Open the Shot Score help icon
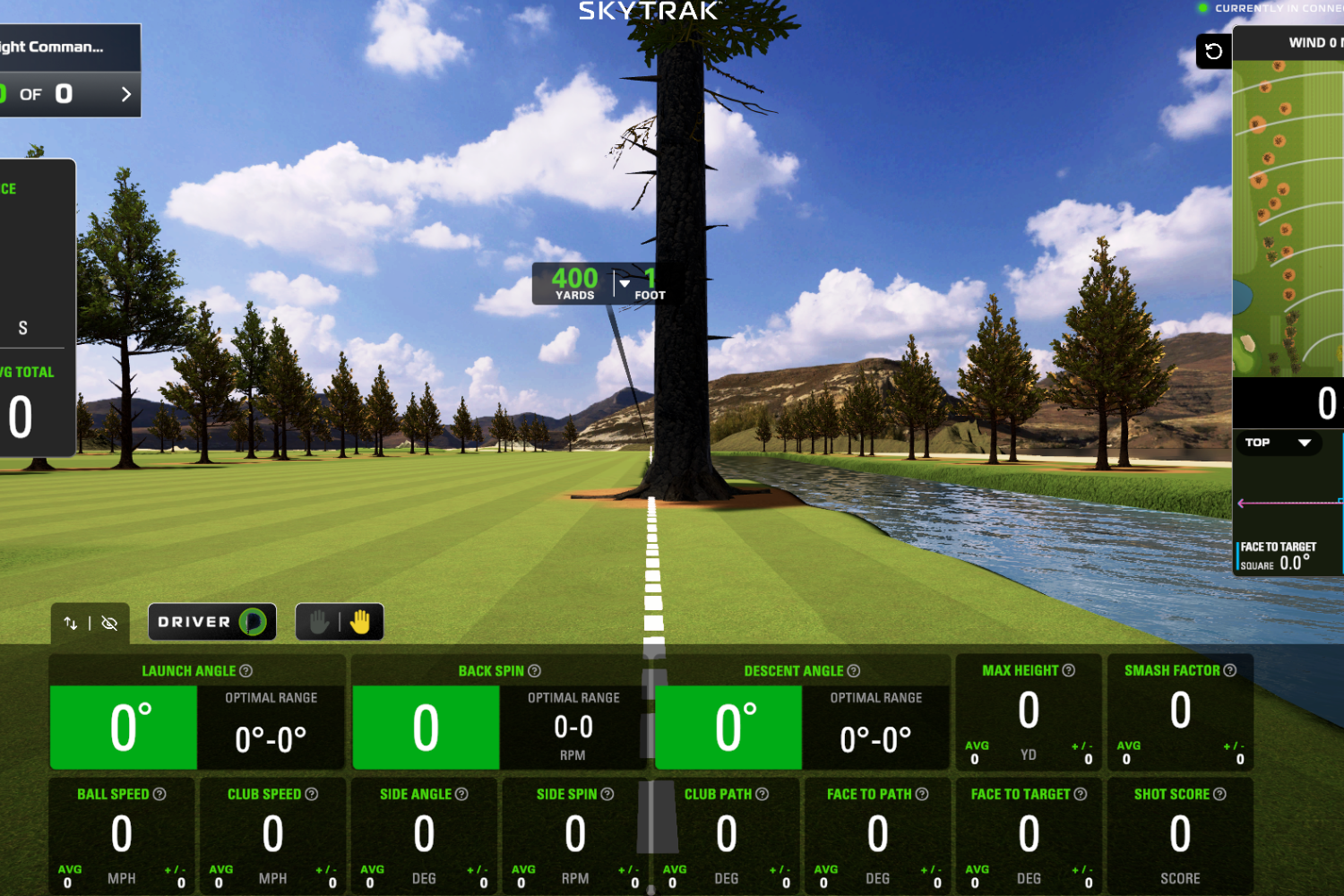 (1221, 794)
